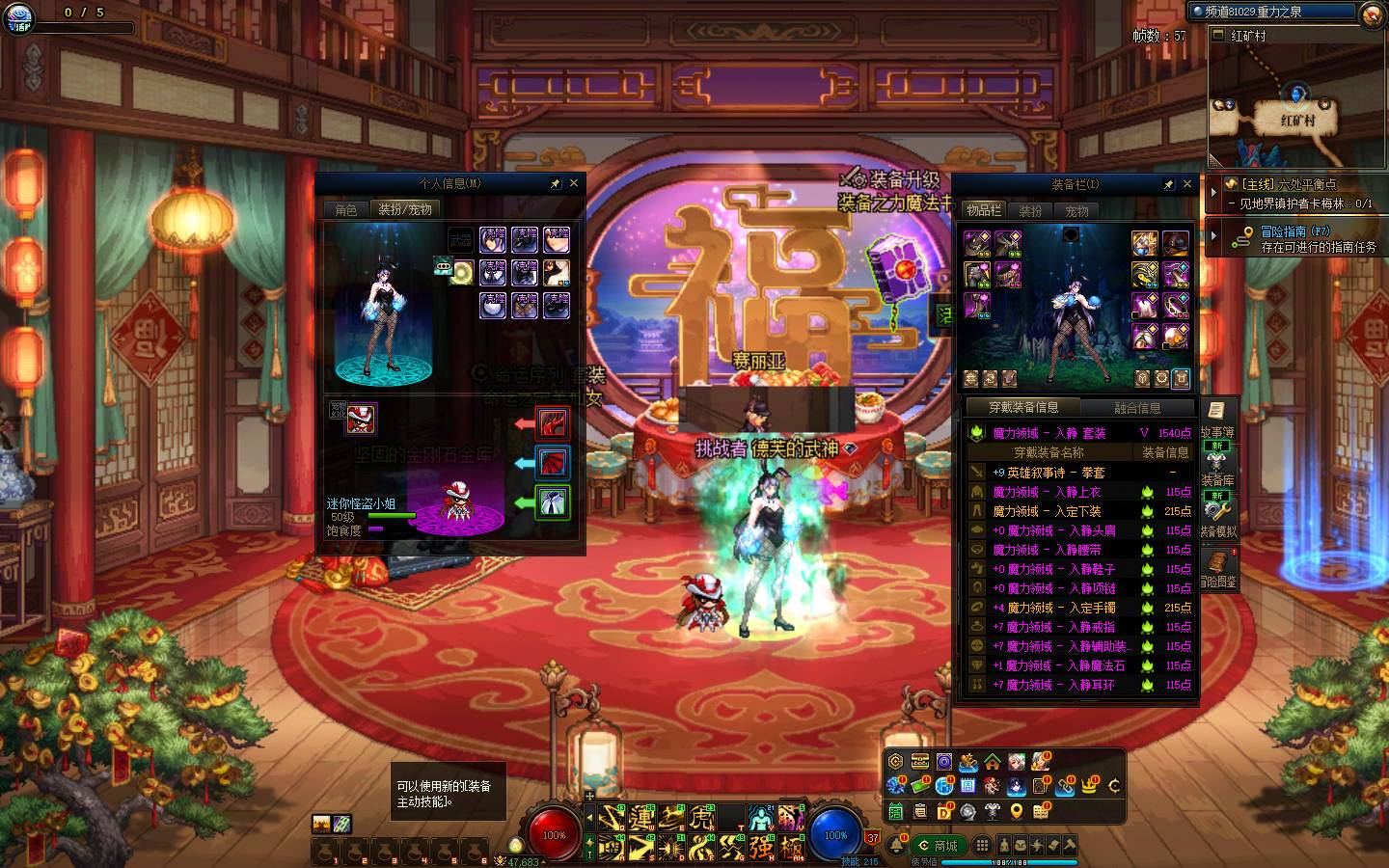Click the 红矿村 minimap
This screenshot has height=868, width=1389.
pos(1296,106)
